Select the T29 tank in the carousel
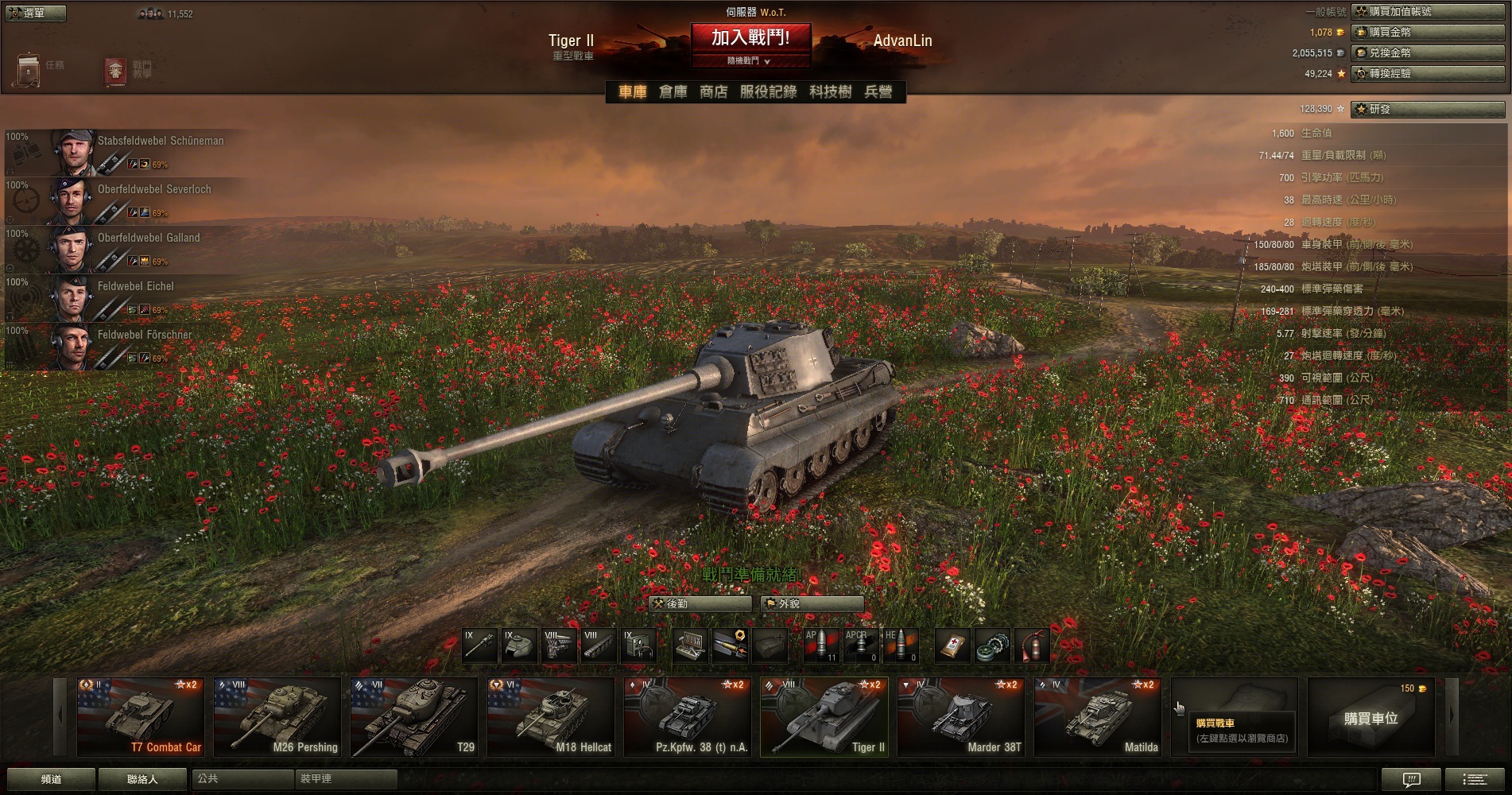1512x795 pixels. click(x=413, y=717)
